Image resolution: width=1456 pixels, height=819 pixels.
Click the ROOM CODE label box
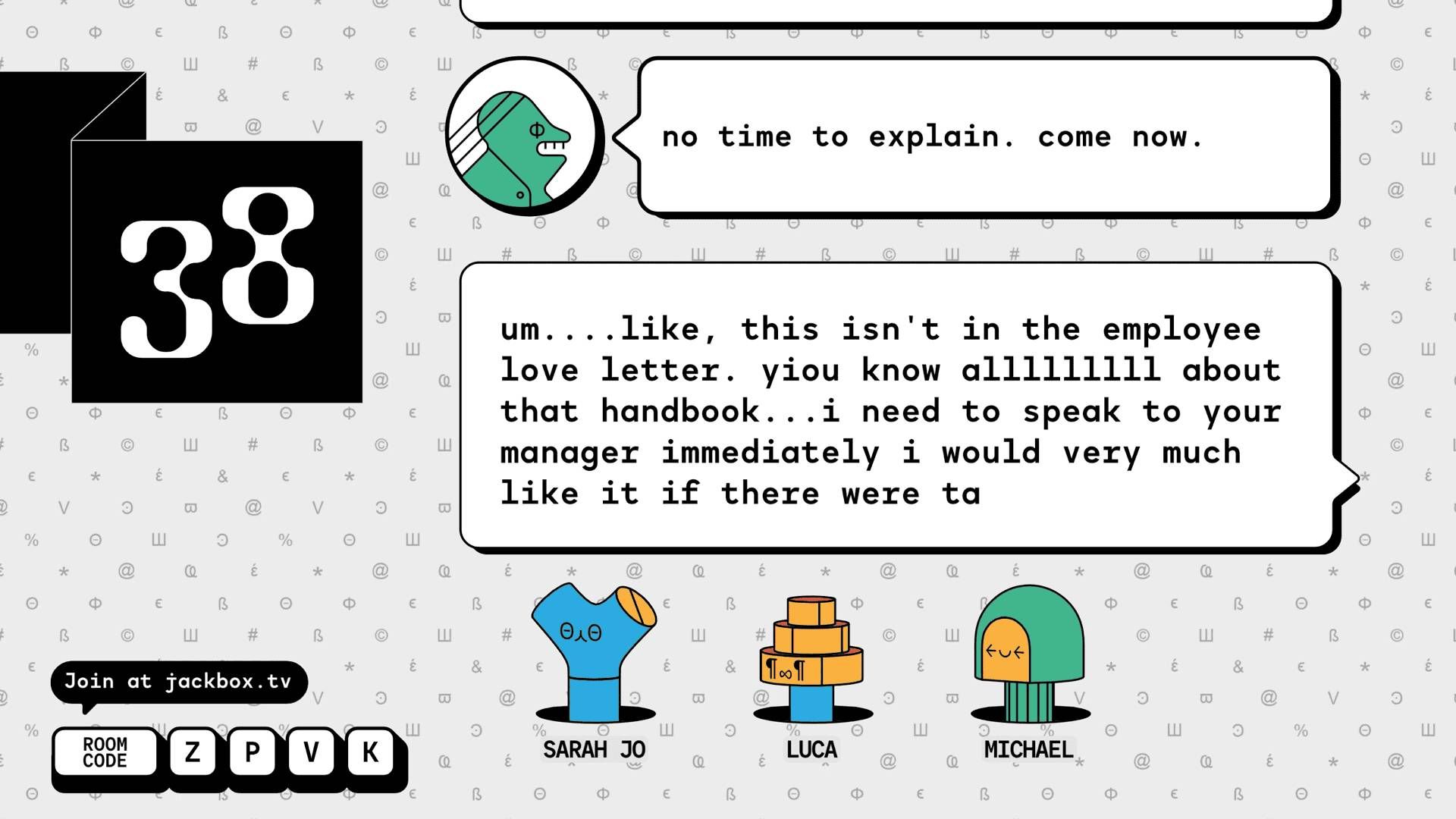(105, 752)
